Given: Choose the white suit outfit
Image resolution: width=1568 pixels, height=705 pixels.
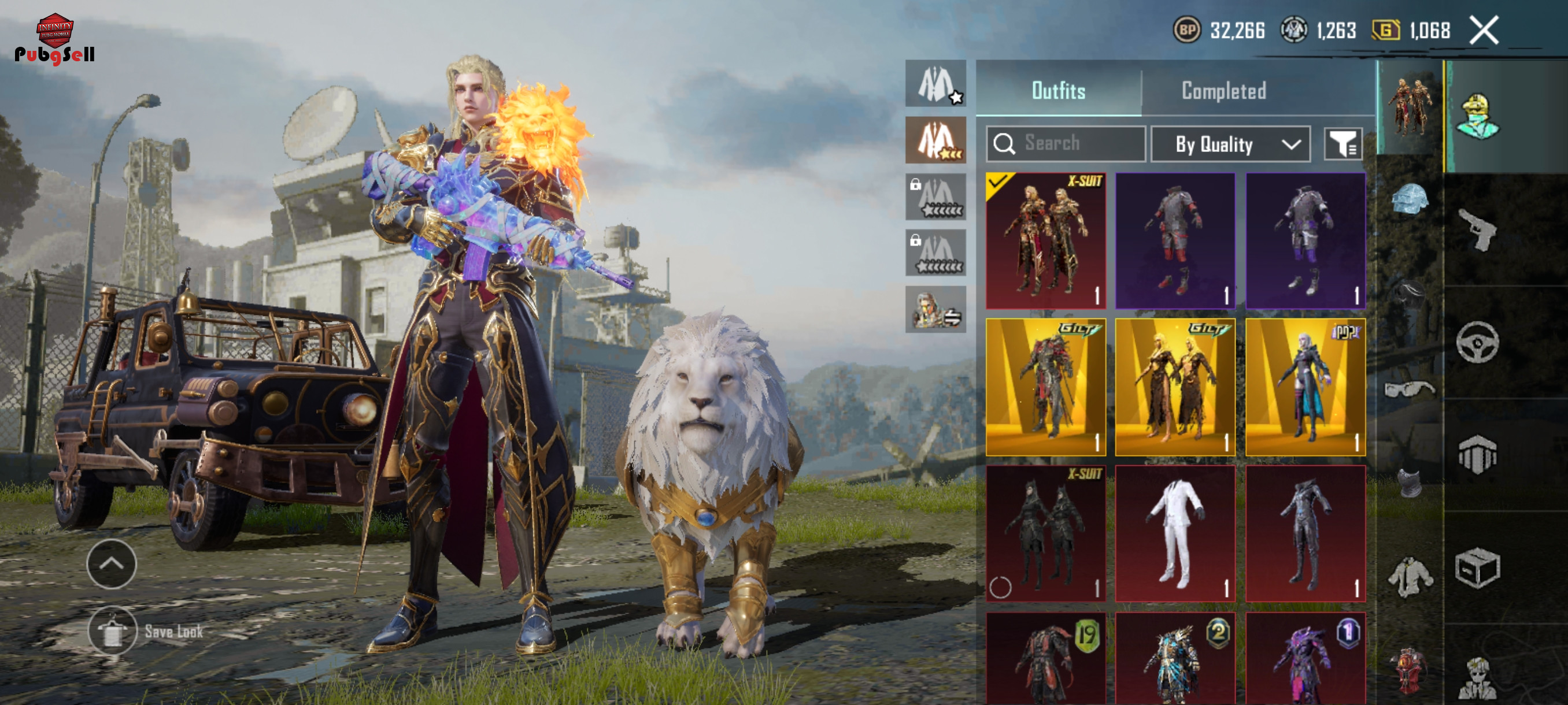Looking at the screenshot, I should pos(1175,533).
